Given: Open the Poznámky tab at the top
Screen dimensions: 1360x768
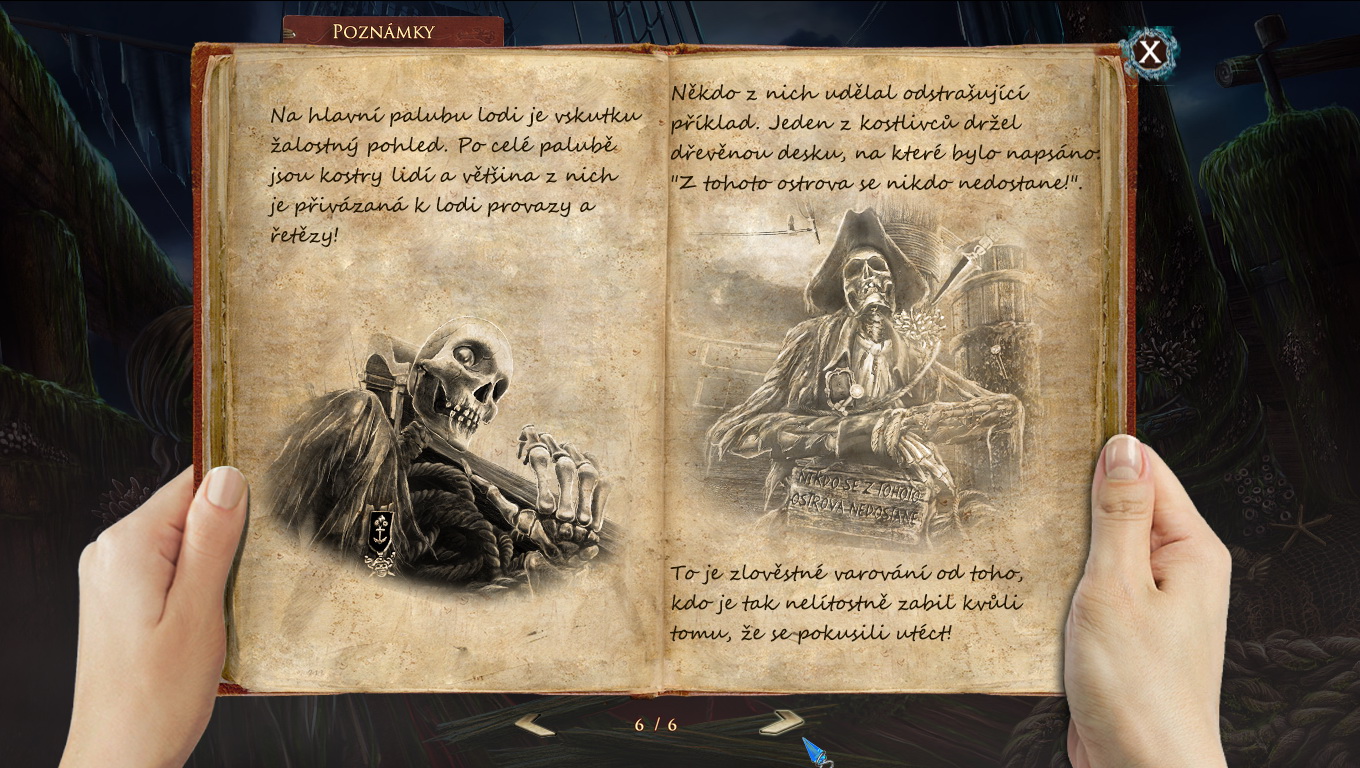Looking at the screenshot, I should [382, 30].
